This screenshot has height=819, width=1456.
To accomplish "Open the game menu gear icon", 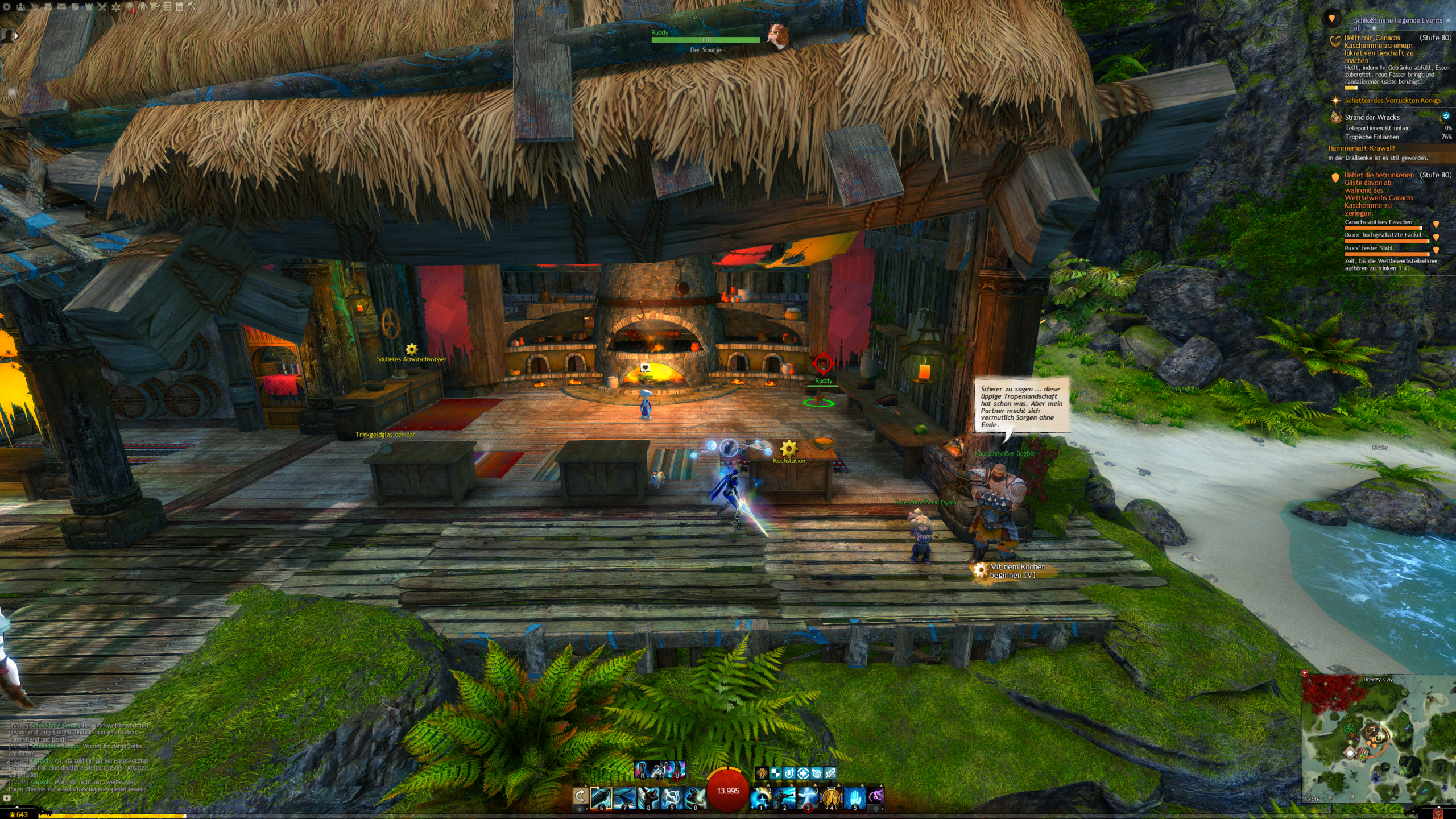I will (x=7, y=7).
